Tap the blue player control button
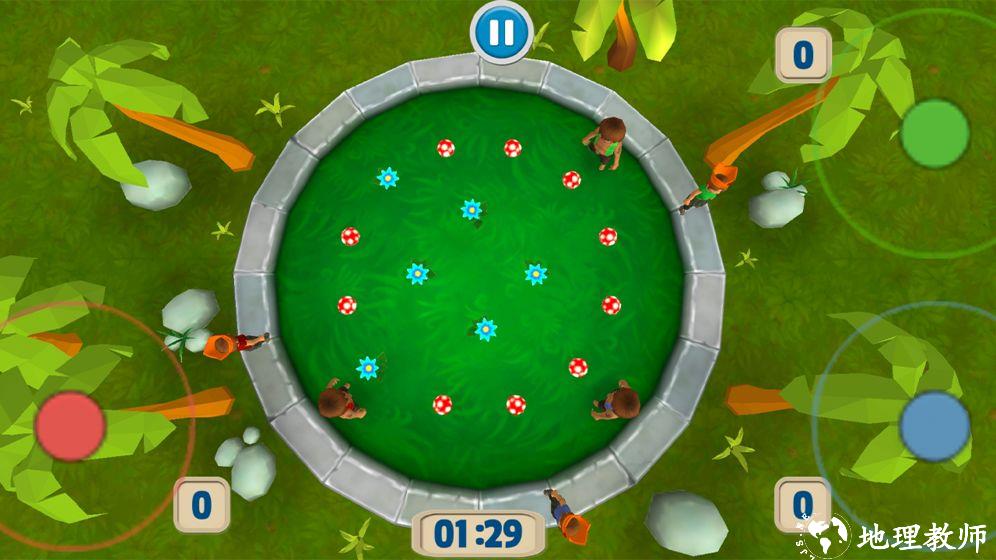This screenshot has width=996, height=560. pos(934,426)
